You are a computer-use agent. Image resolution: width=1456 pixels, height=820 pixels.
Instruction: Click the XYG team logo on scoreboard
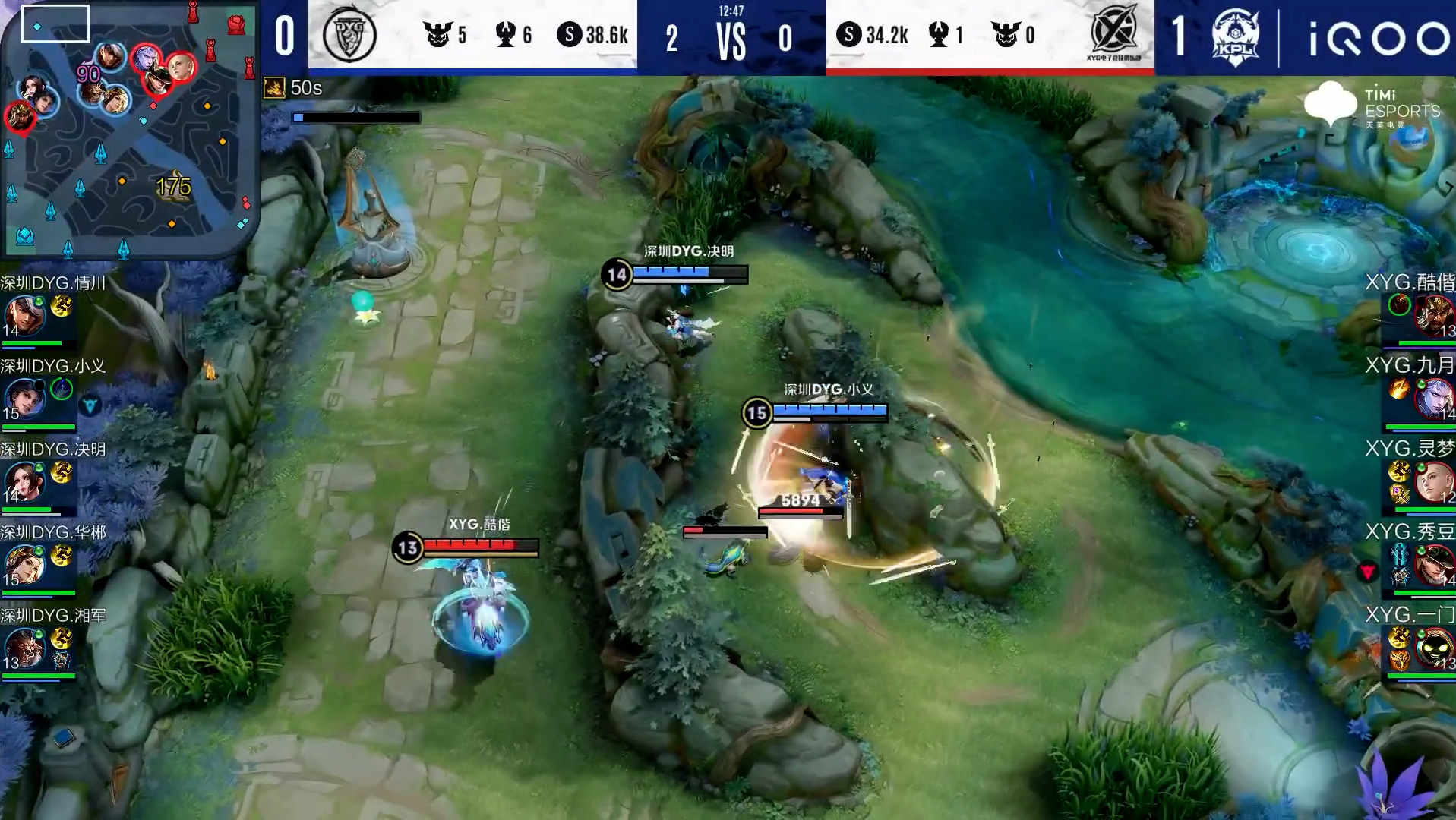[x=1113, y=35]
